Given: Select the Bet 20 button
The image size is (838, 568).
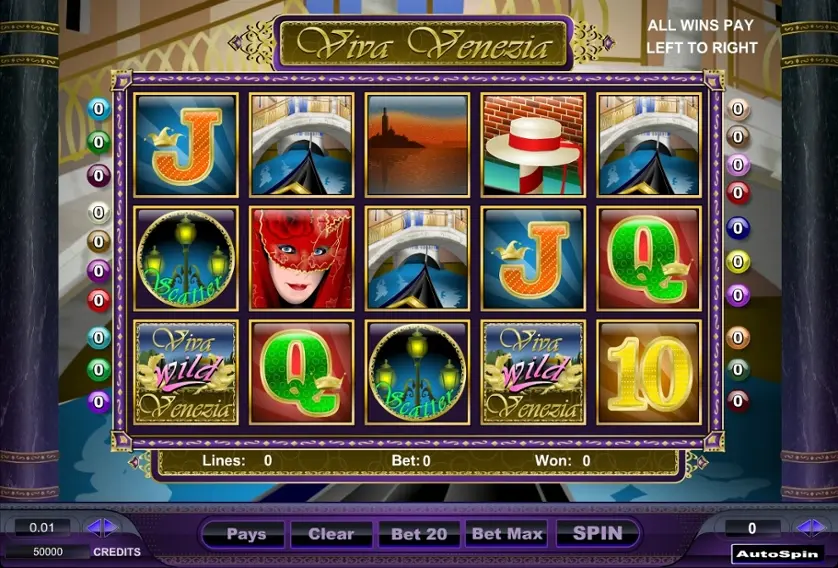Looking at the screenshot, I should coord(418,534).
